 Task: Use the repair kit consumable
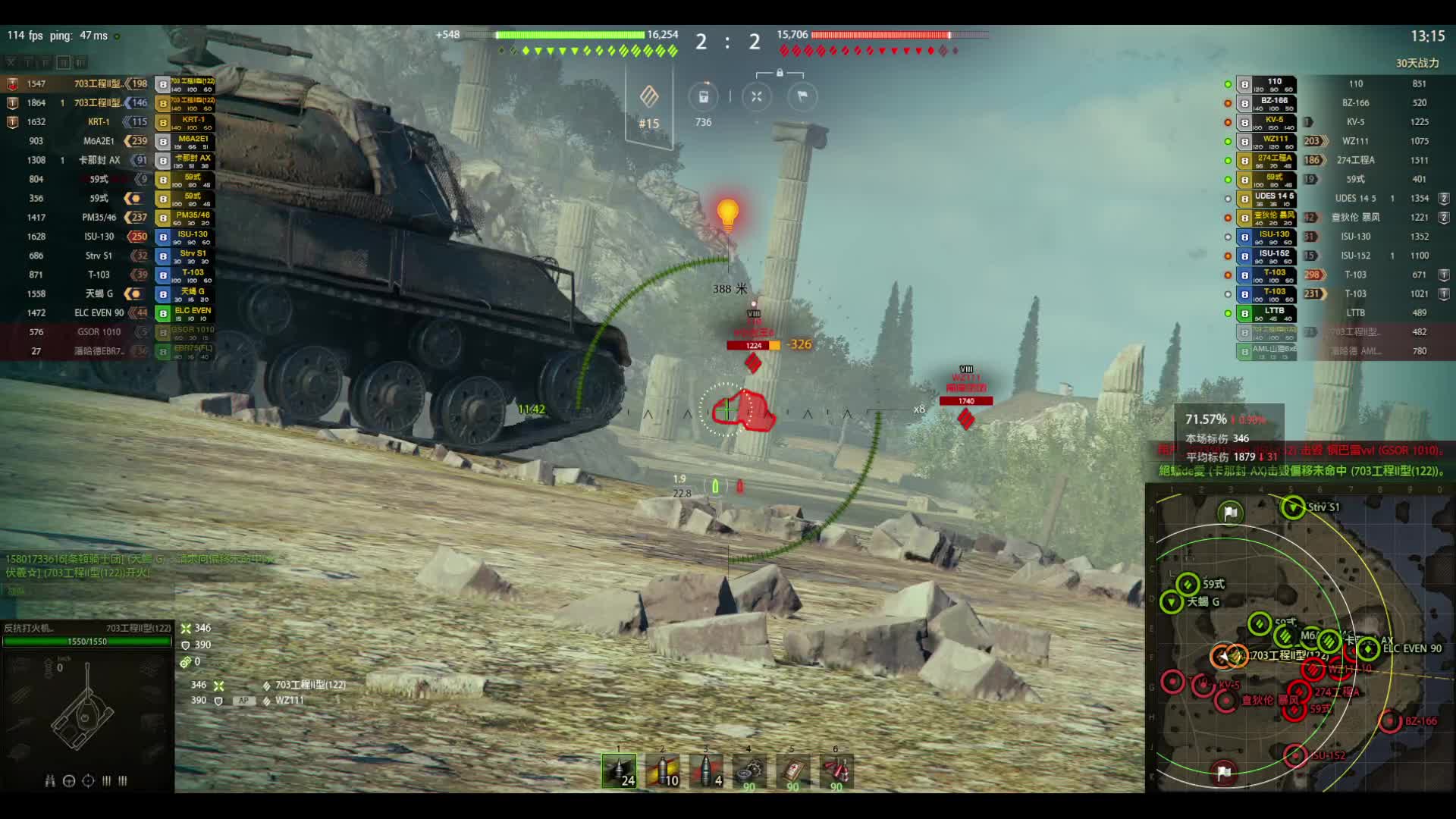pyautogui.click(x=749, y=771)
